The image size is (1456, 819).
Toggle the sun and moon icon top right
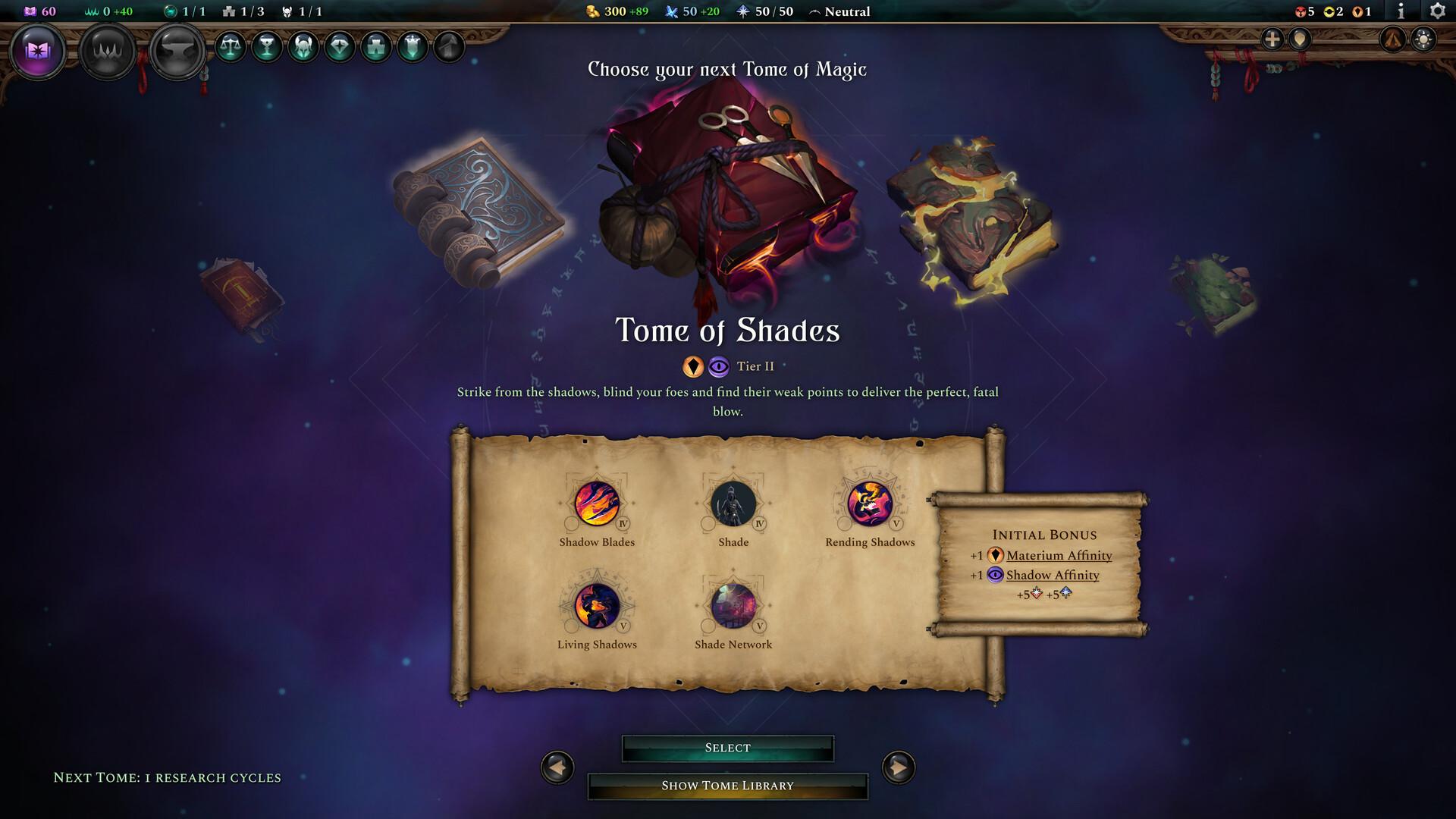click(x=1422, y=39)
